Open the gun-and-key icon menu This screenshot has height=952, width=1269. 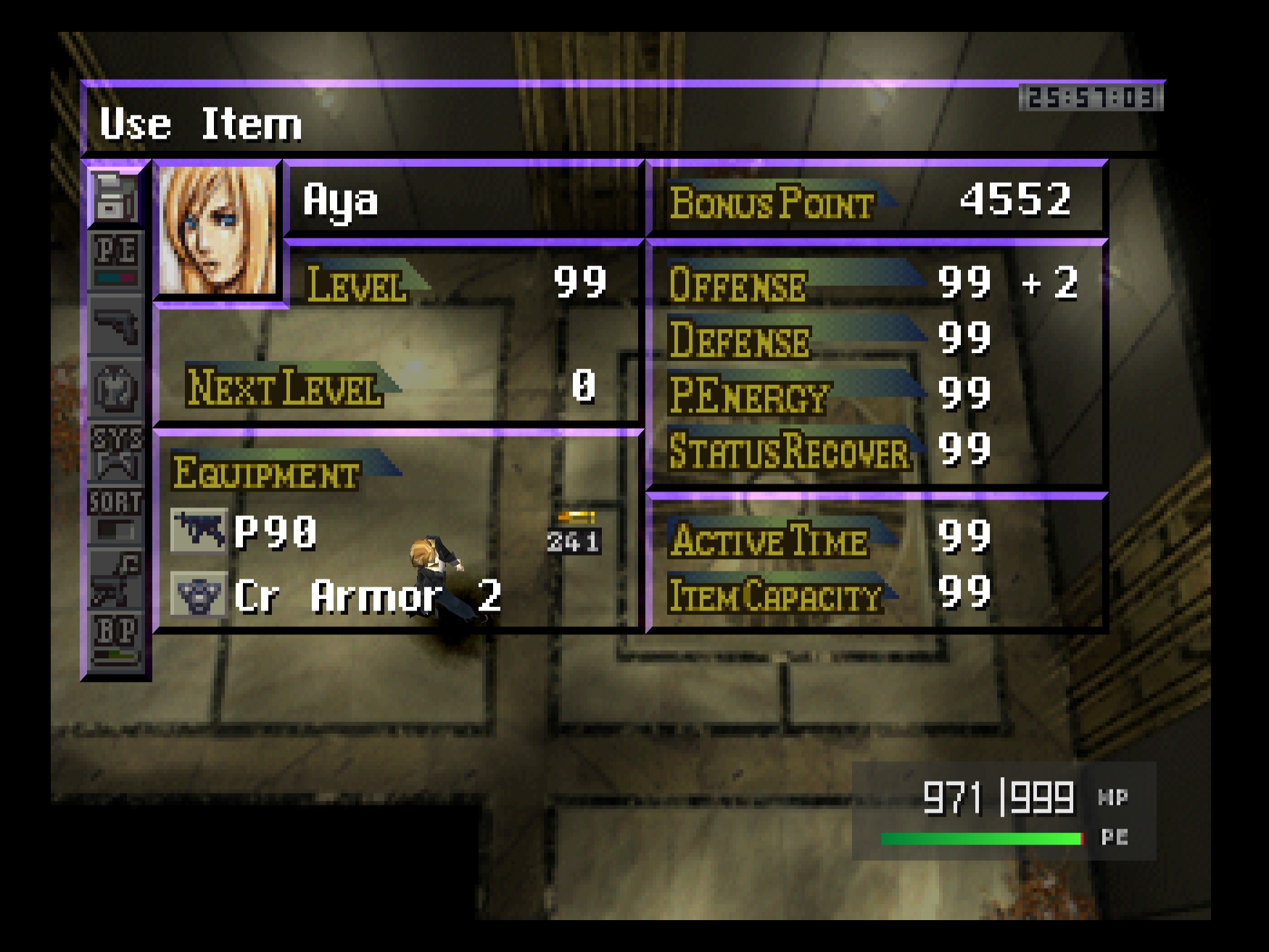click(115, 579)
